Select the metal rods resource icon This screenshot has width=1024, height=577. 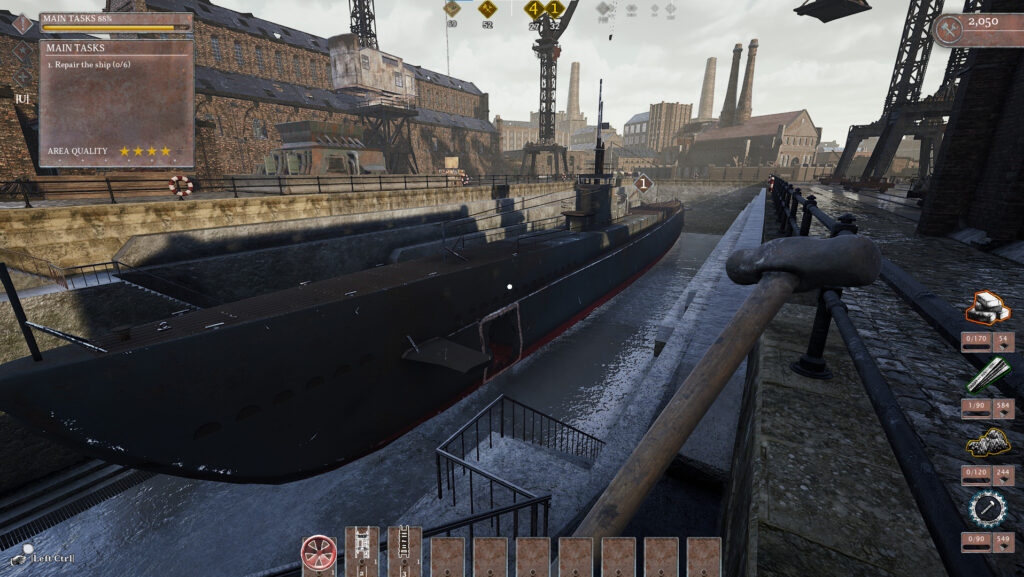click(988, 375)
